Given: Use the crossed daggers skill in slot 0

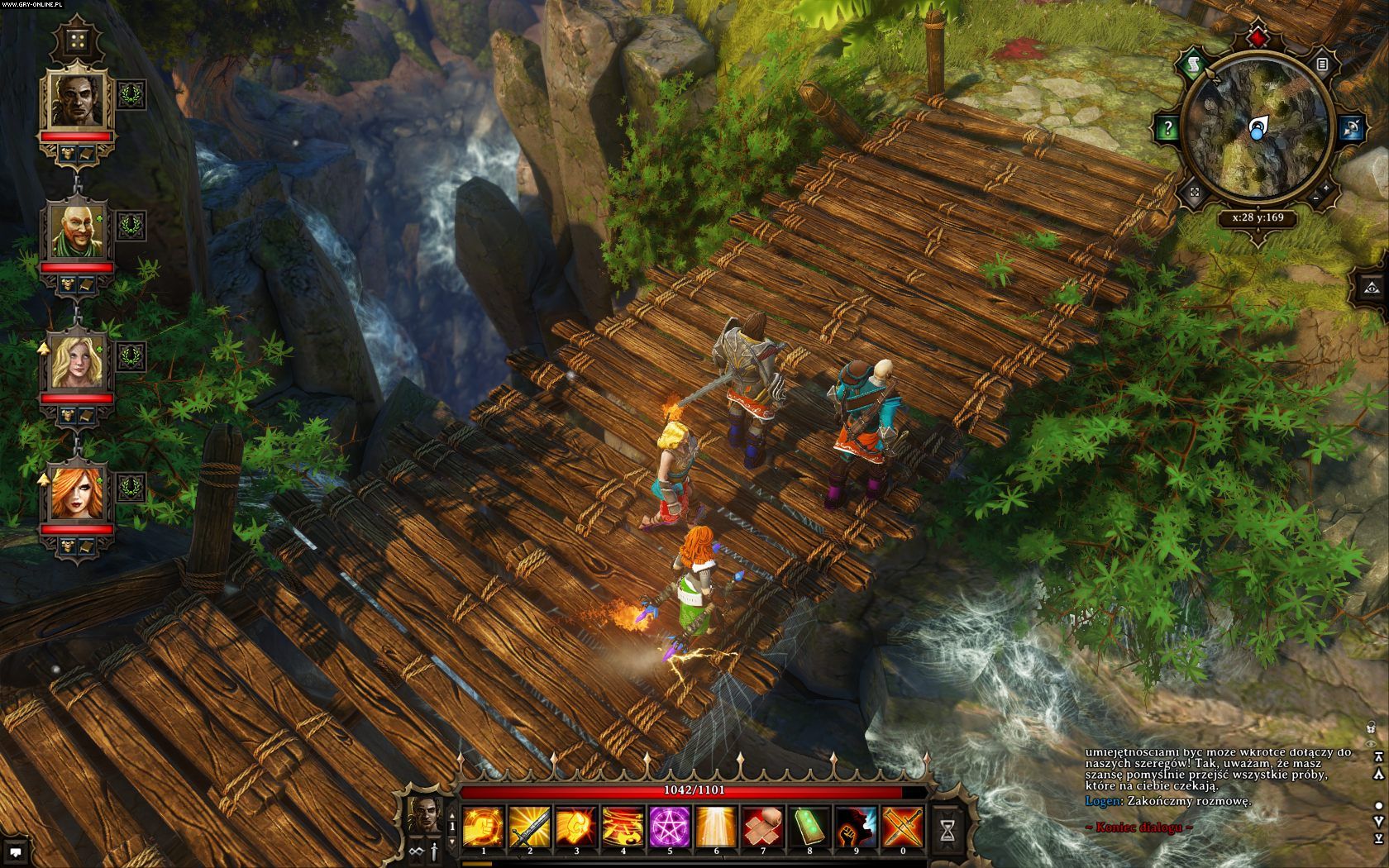Looking at the screenshot, I should [902, 825].
